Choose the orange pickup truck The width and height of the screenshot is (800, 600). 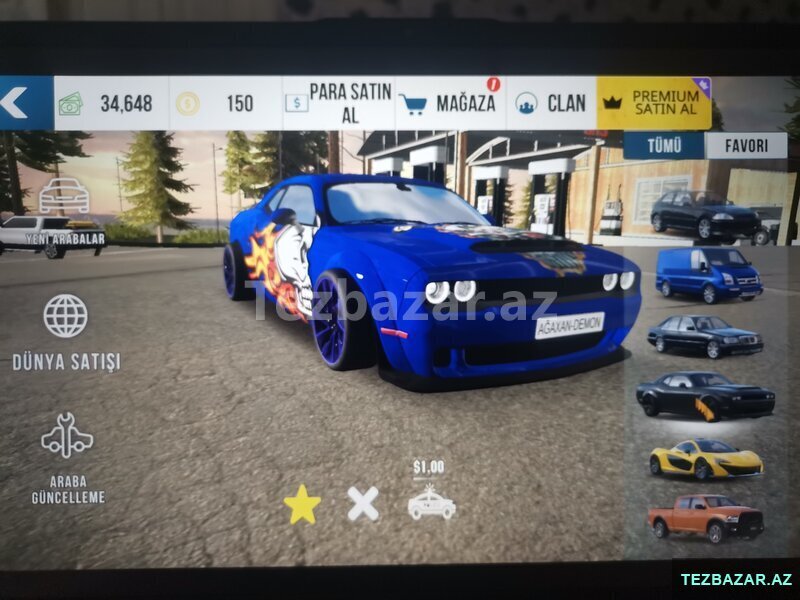(x=704, y=517)
